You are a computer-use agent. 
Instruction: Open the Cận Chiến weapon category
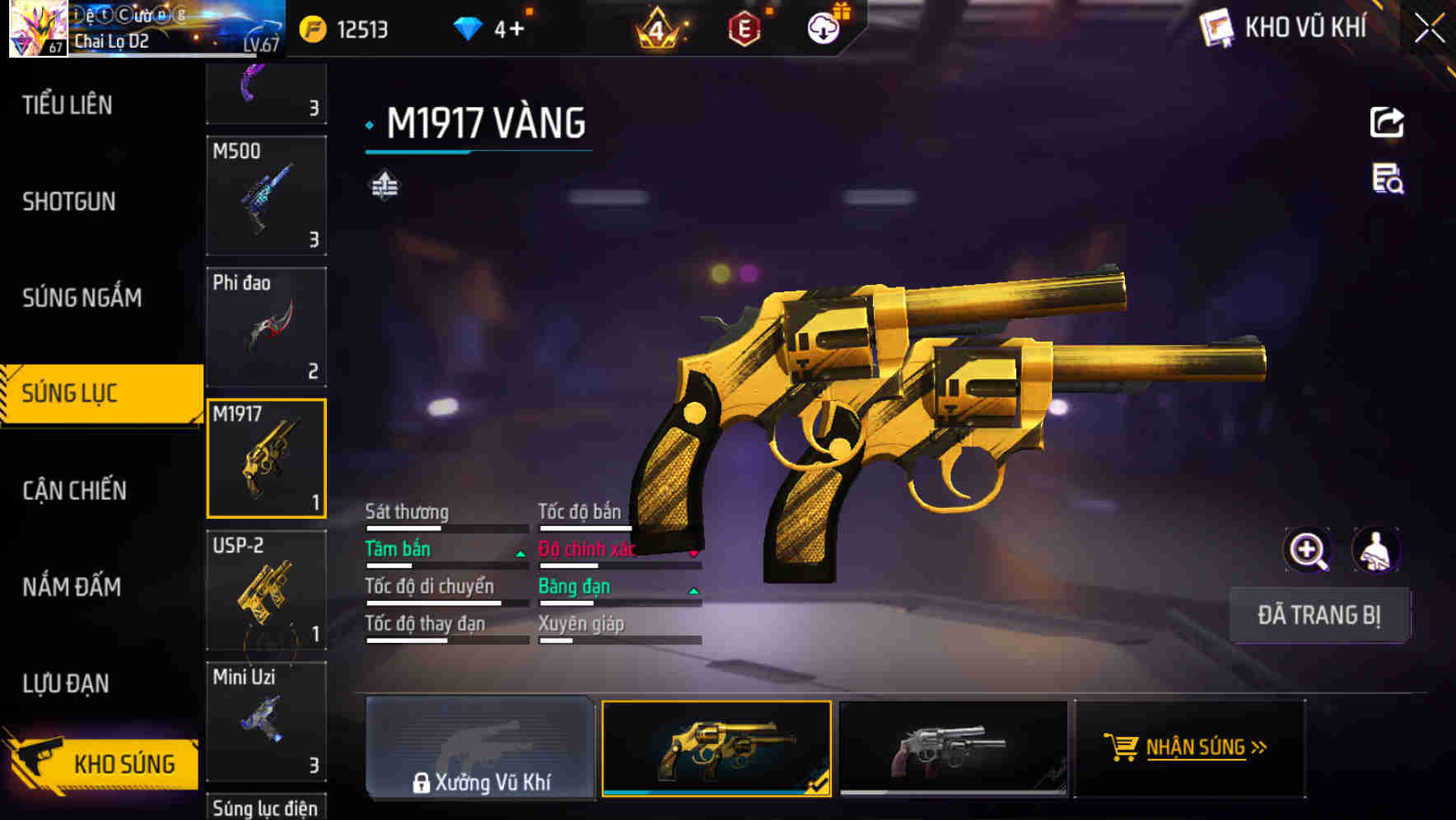tap(72, 490)
